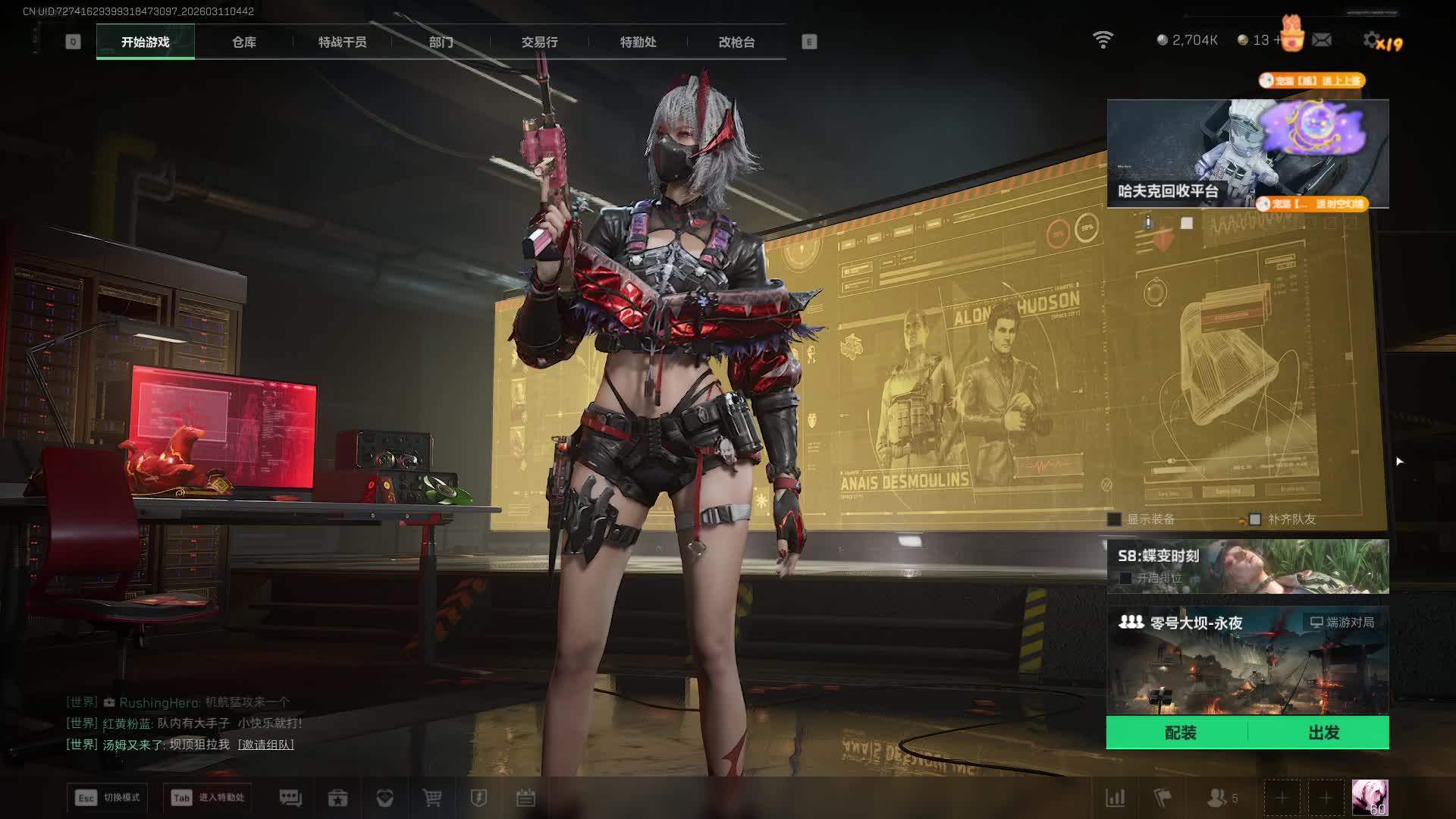
Task: Go to the 部门 department tab
Action: click(x=441, y=42)
